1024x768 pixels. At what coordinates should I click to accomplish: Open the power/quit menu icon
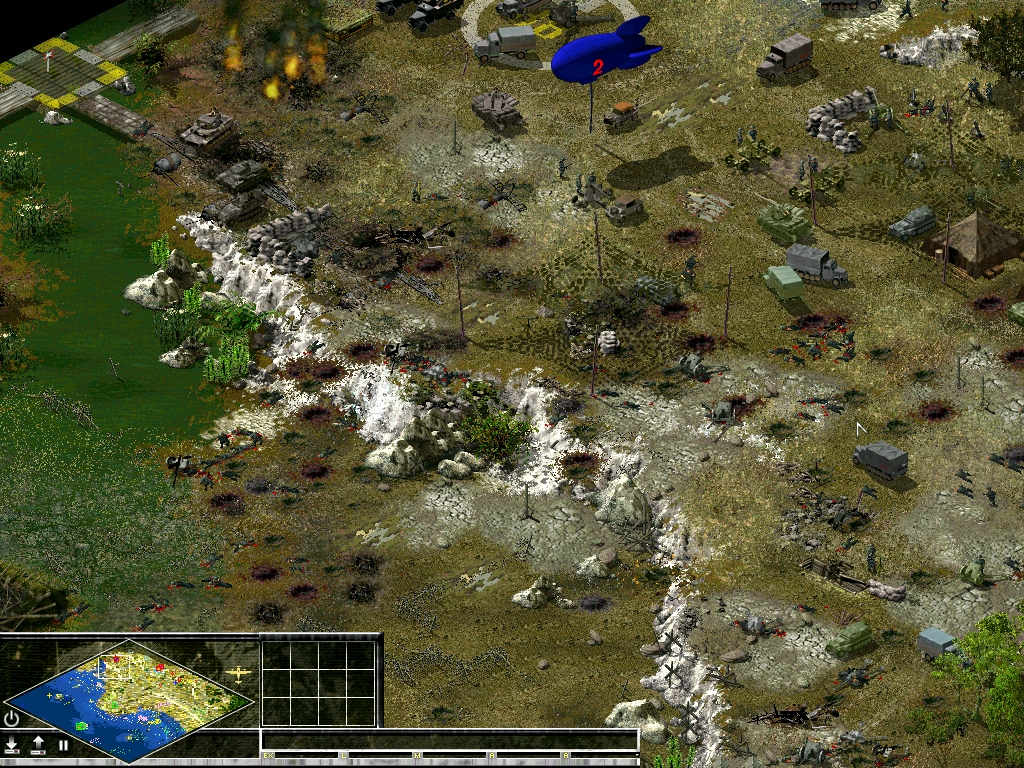point(12,718)
